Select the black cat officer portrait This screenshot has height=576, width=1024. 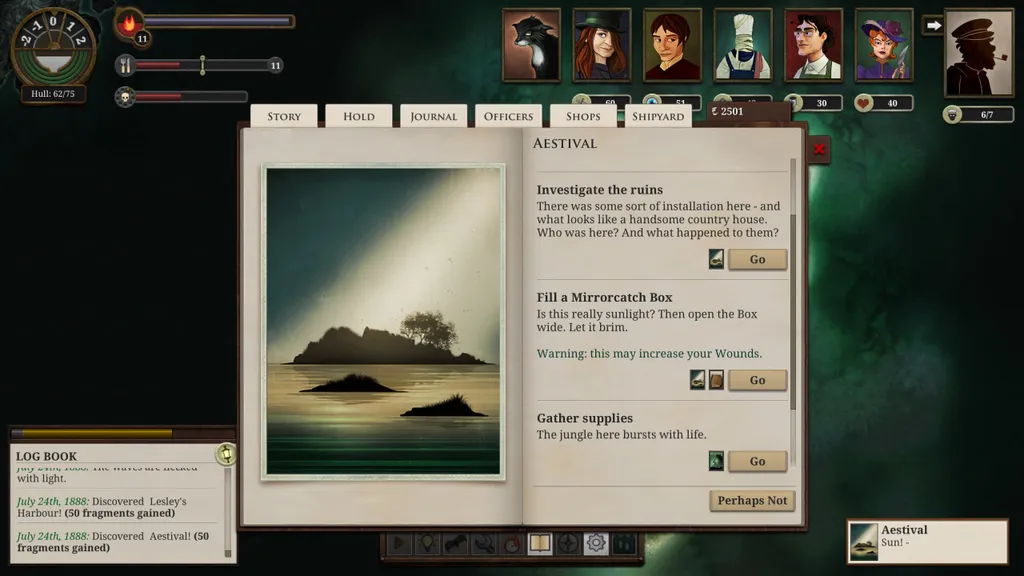click(531, 45)
